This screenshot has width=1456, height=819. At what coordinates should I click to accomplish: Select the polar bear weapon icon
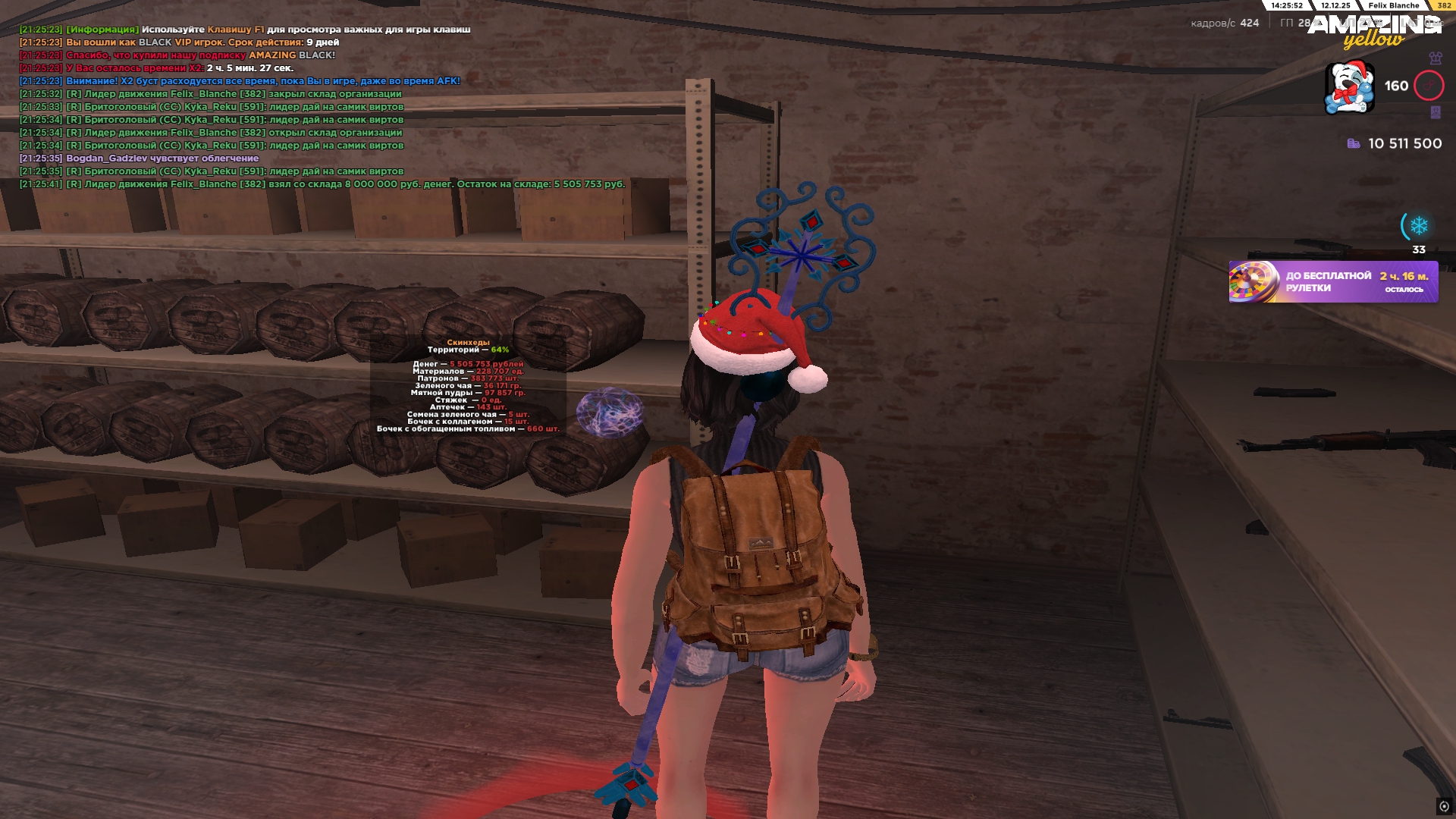[1349, 87]
